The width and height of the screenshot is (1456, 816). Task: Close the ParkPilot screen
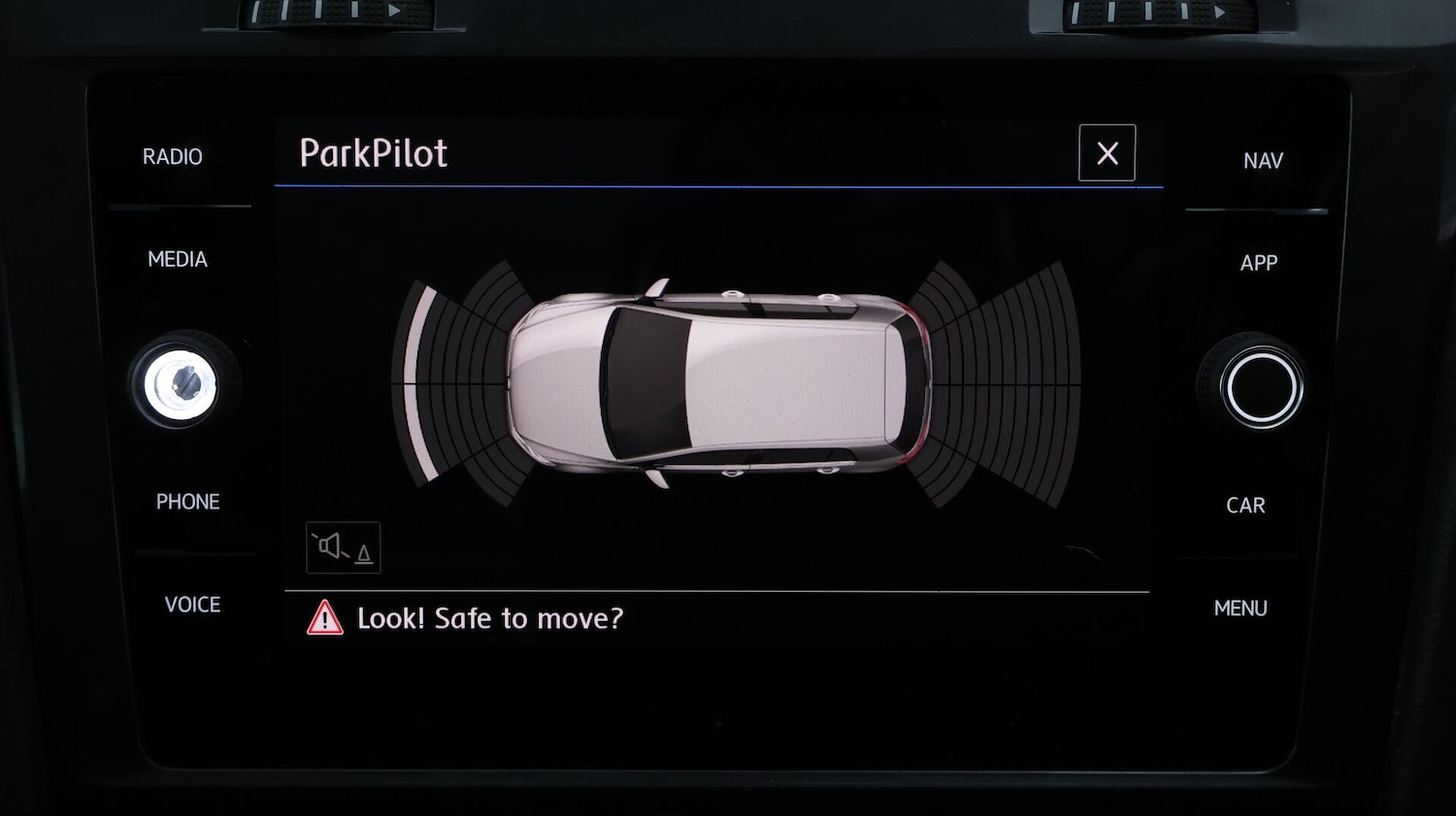(1107, 153)
